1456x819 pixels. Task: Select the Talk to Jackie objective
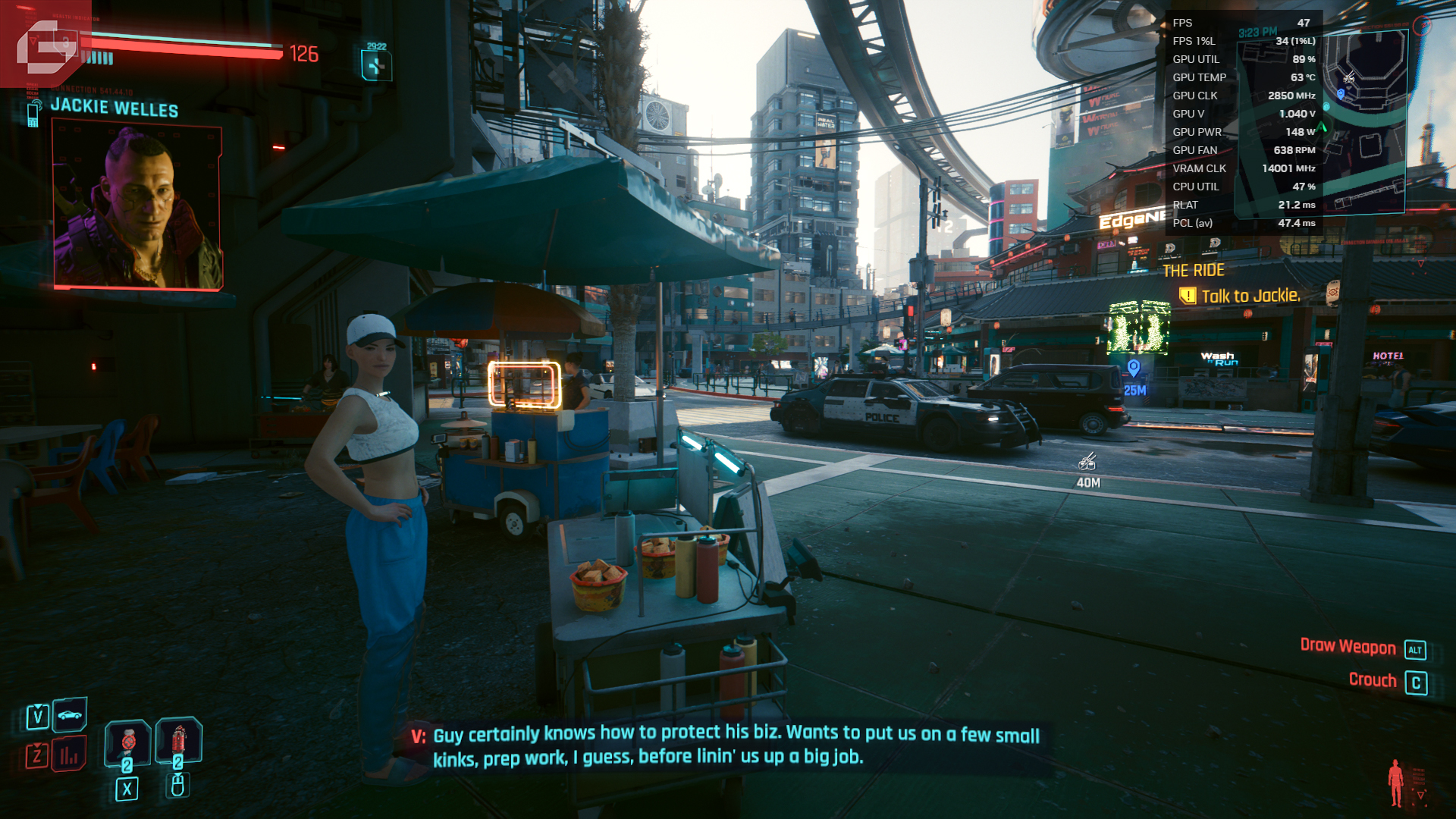point(1250,296)
